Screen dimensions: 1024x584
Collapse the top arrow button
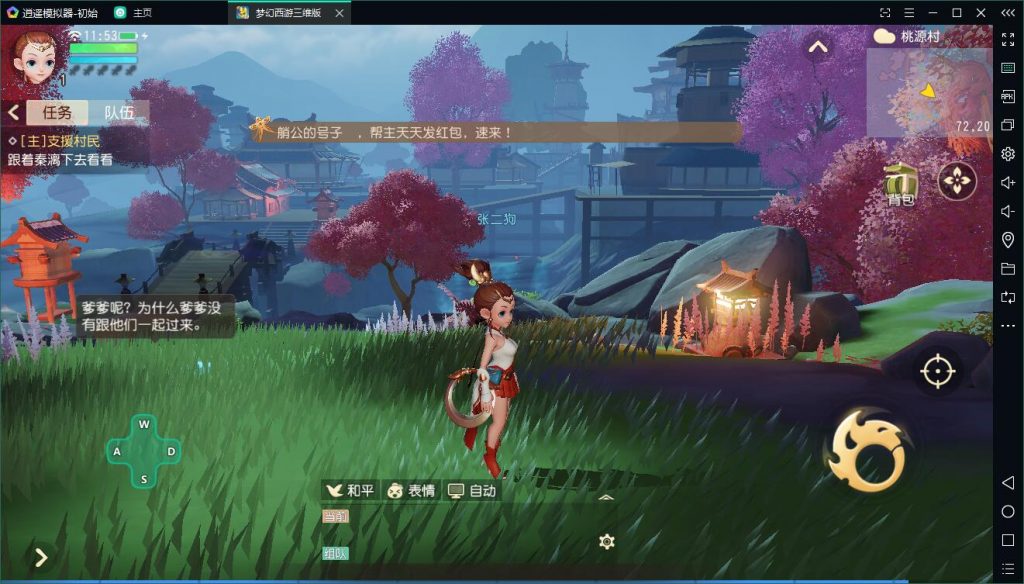[x=818, y=47]
